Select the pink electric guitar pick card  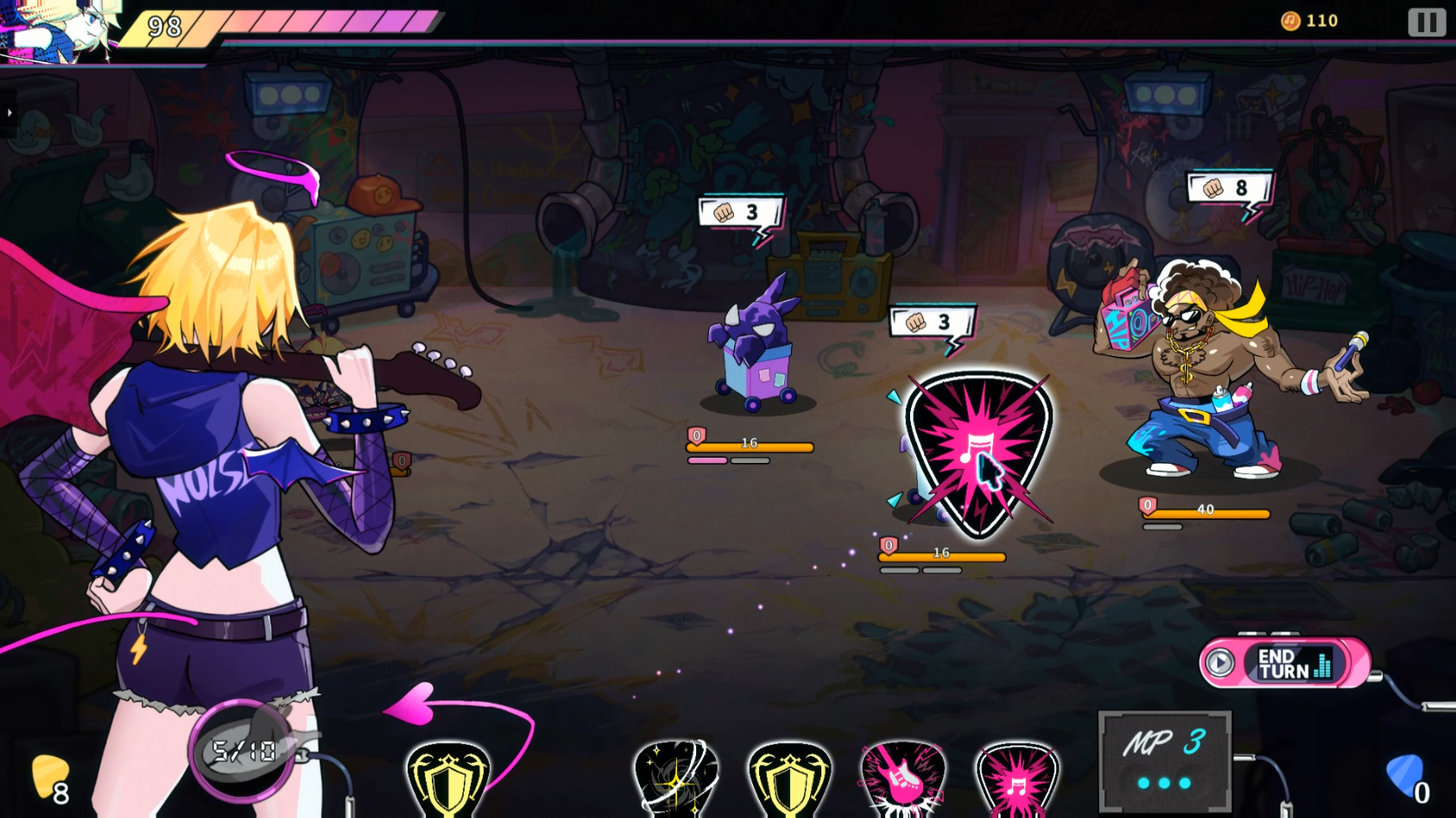coord(902,777)
